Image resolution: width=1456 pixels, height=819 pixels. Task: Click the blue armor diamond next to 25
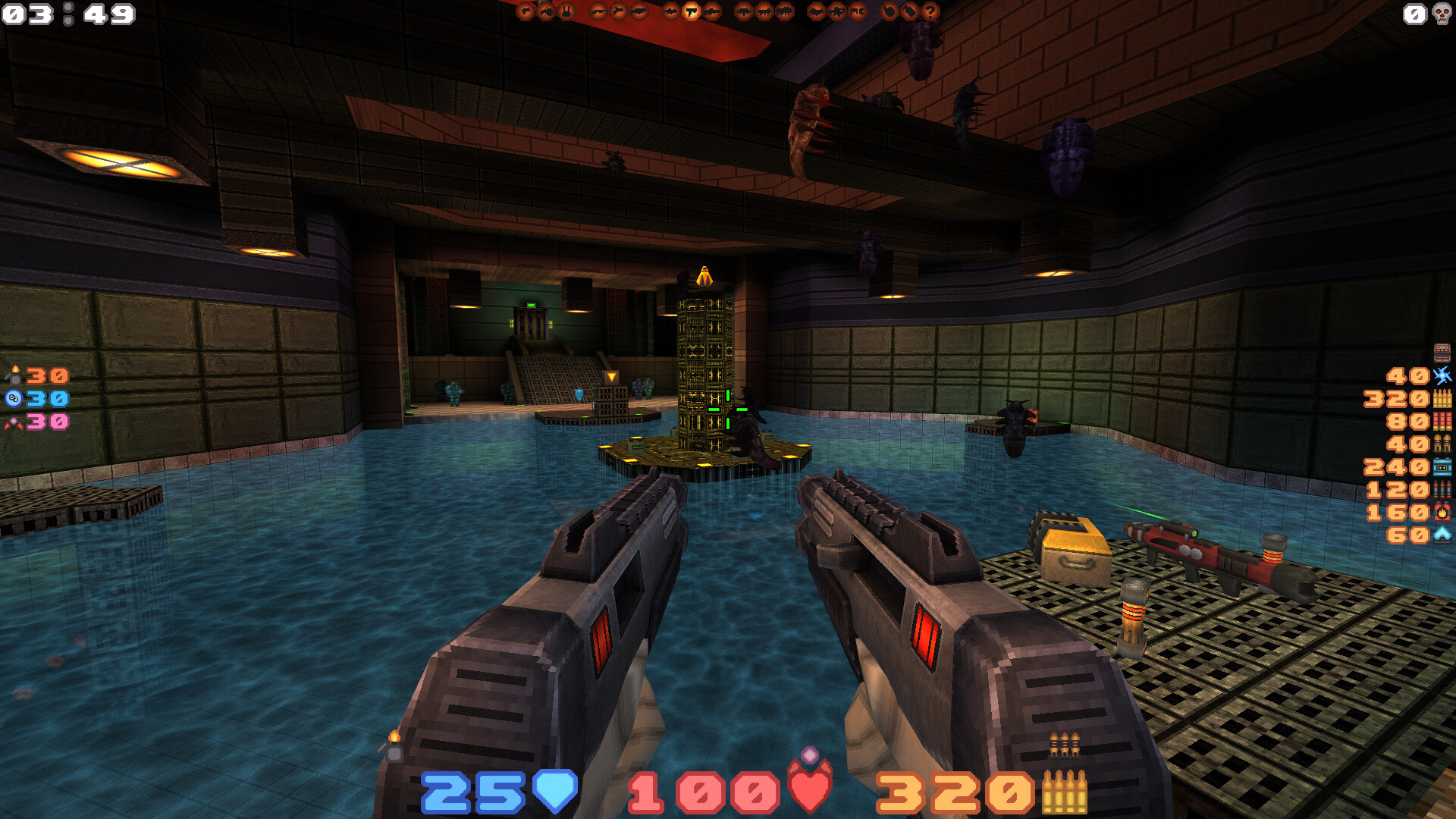(x=557, y=792)
